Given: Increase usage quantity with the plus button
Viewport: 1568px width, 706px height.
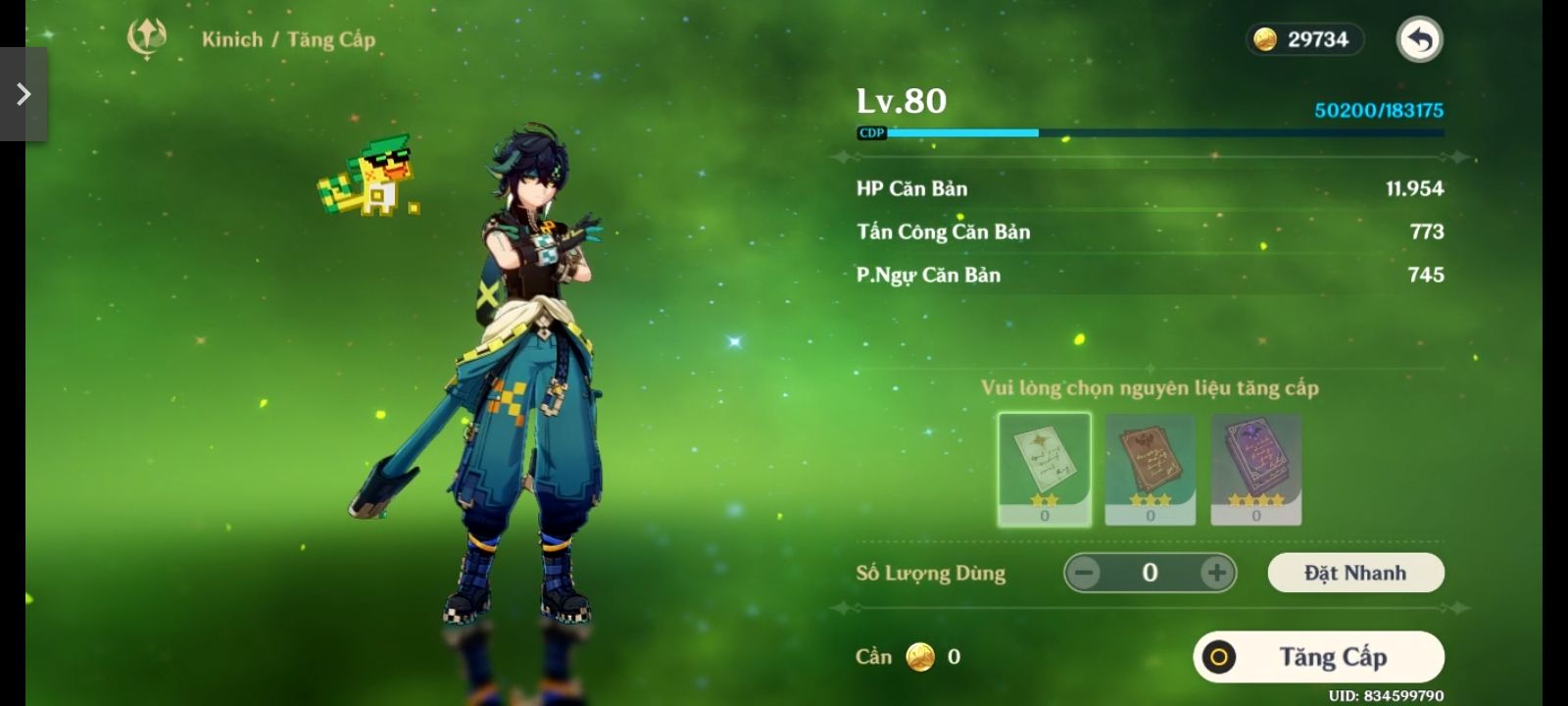Looking at the screenshot, I should pyautogui.click(x=1216, y=573).
